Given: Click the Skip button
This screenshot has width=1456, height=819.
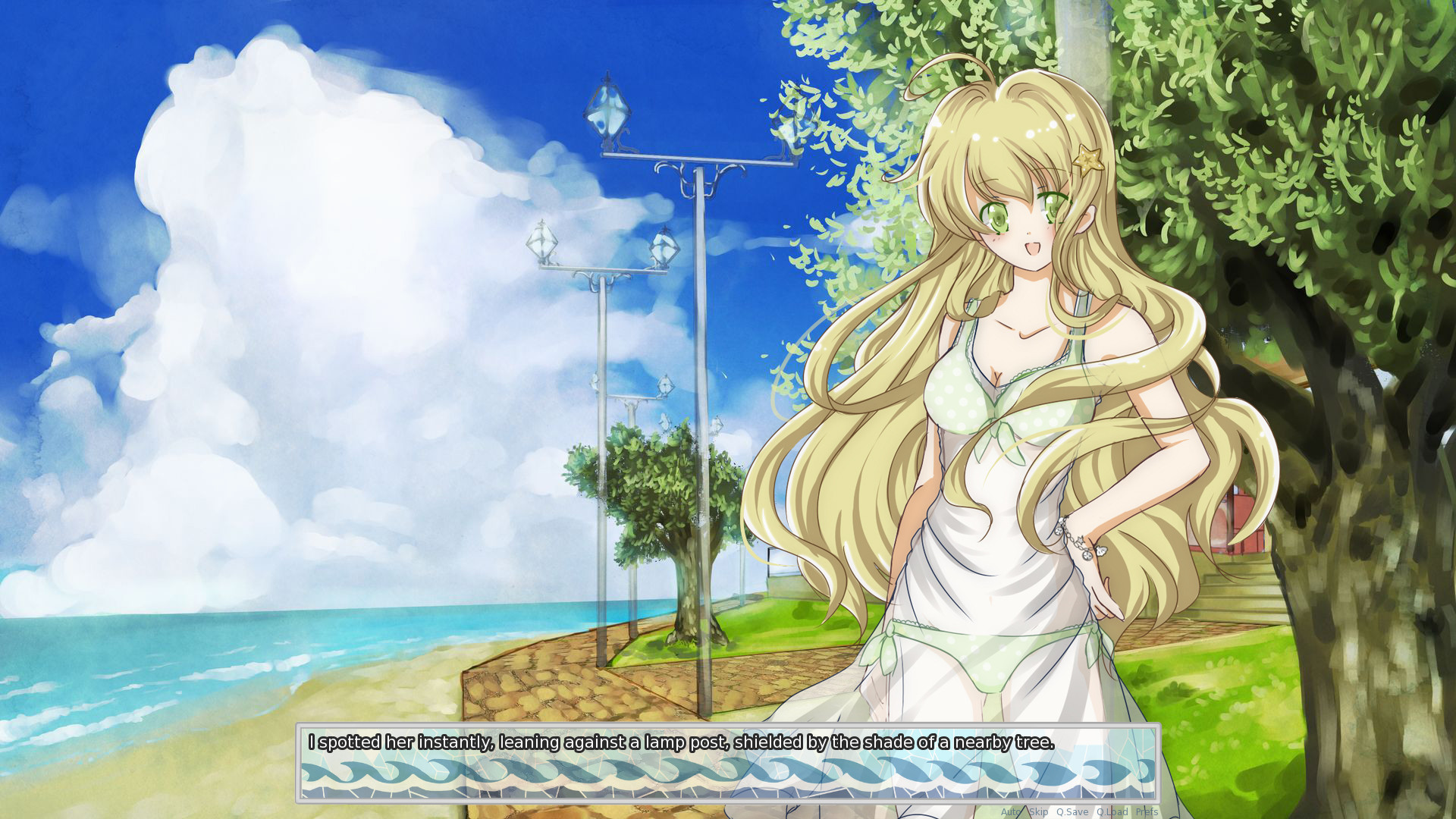Looking at the screenshot, I should pos(1039,811).
